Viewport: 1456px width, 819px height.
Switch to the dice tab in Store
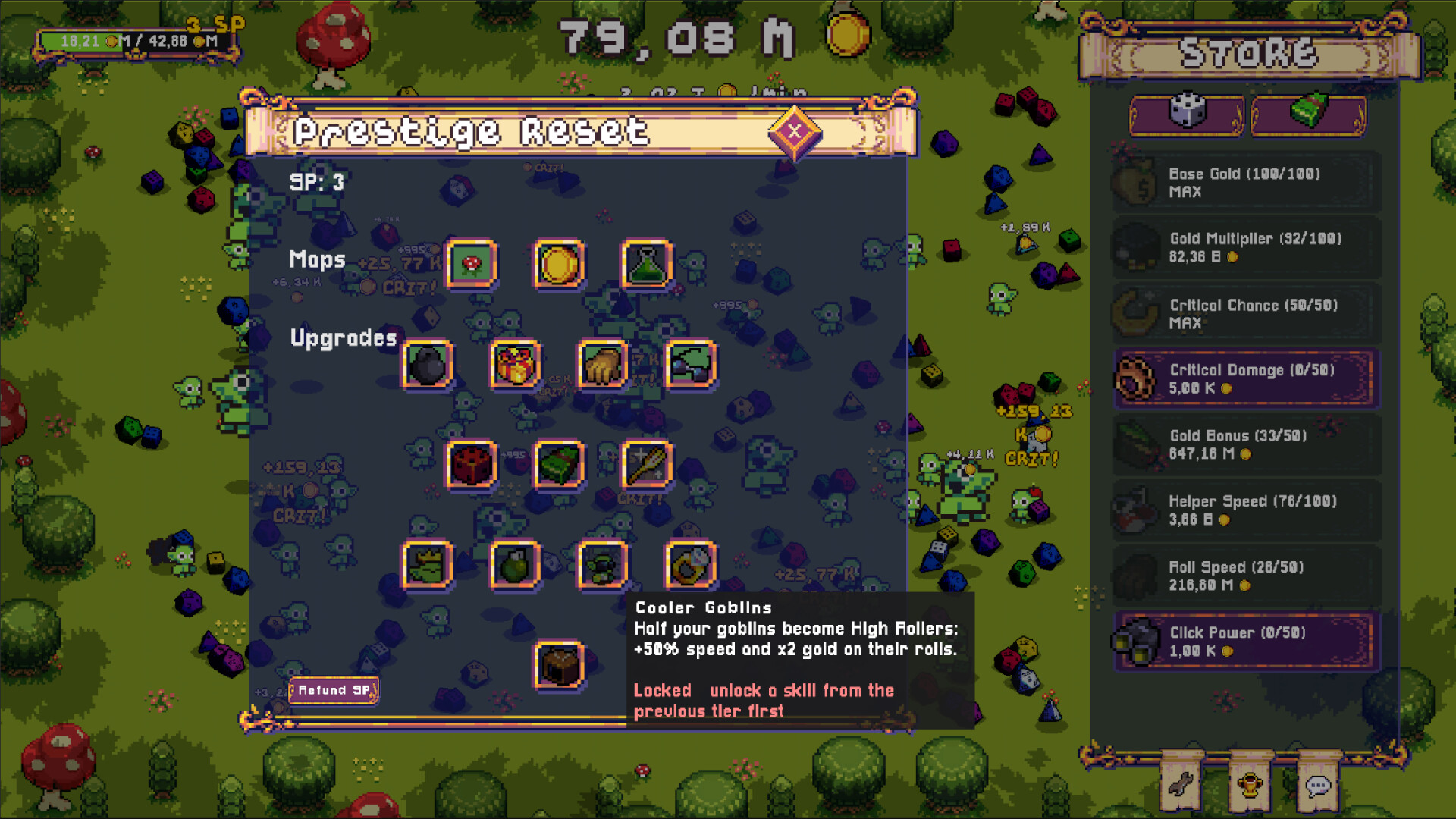pos(1186,115)
